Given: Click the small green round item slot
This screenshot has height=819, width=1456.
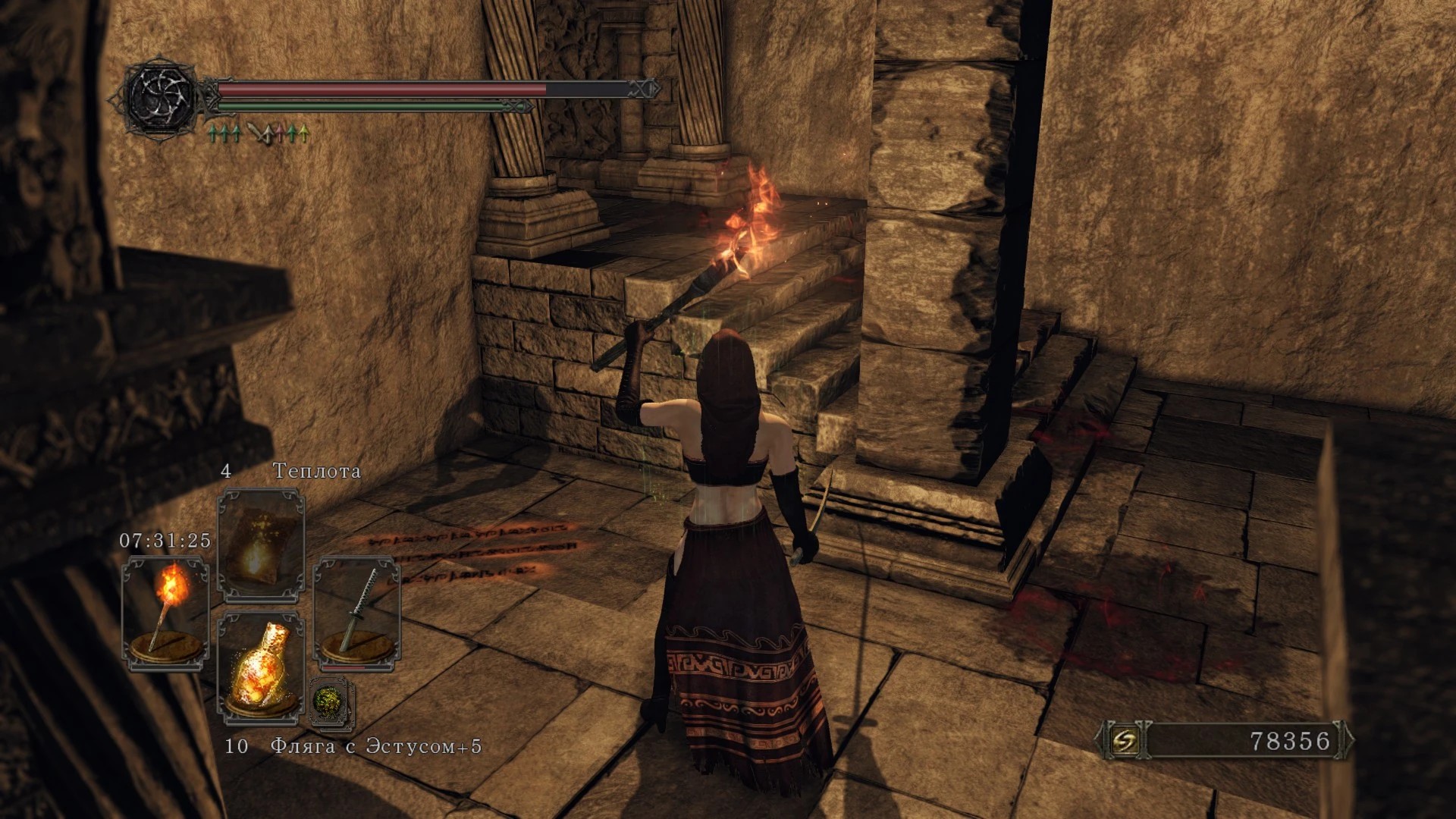Looking at the screenshot, I should pos(332,700).
